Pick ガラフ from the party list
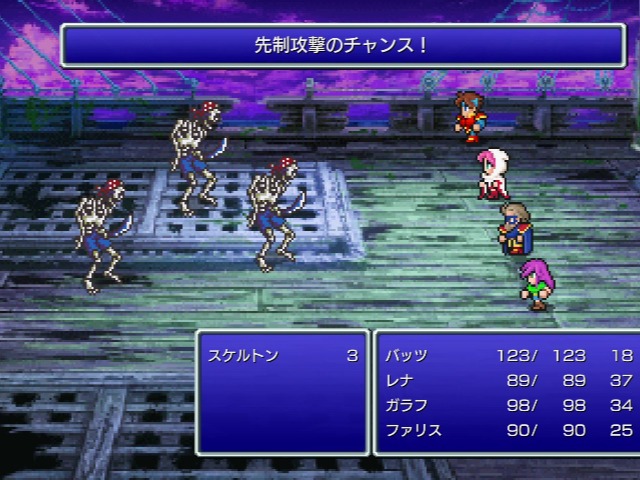The width and height of the screenshot is (640, 480). [x=408, y=404]
